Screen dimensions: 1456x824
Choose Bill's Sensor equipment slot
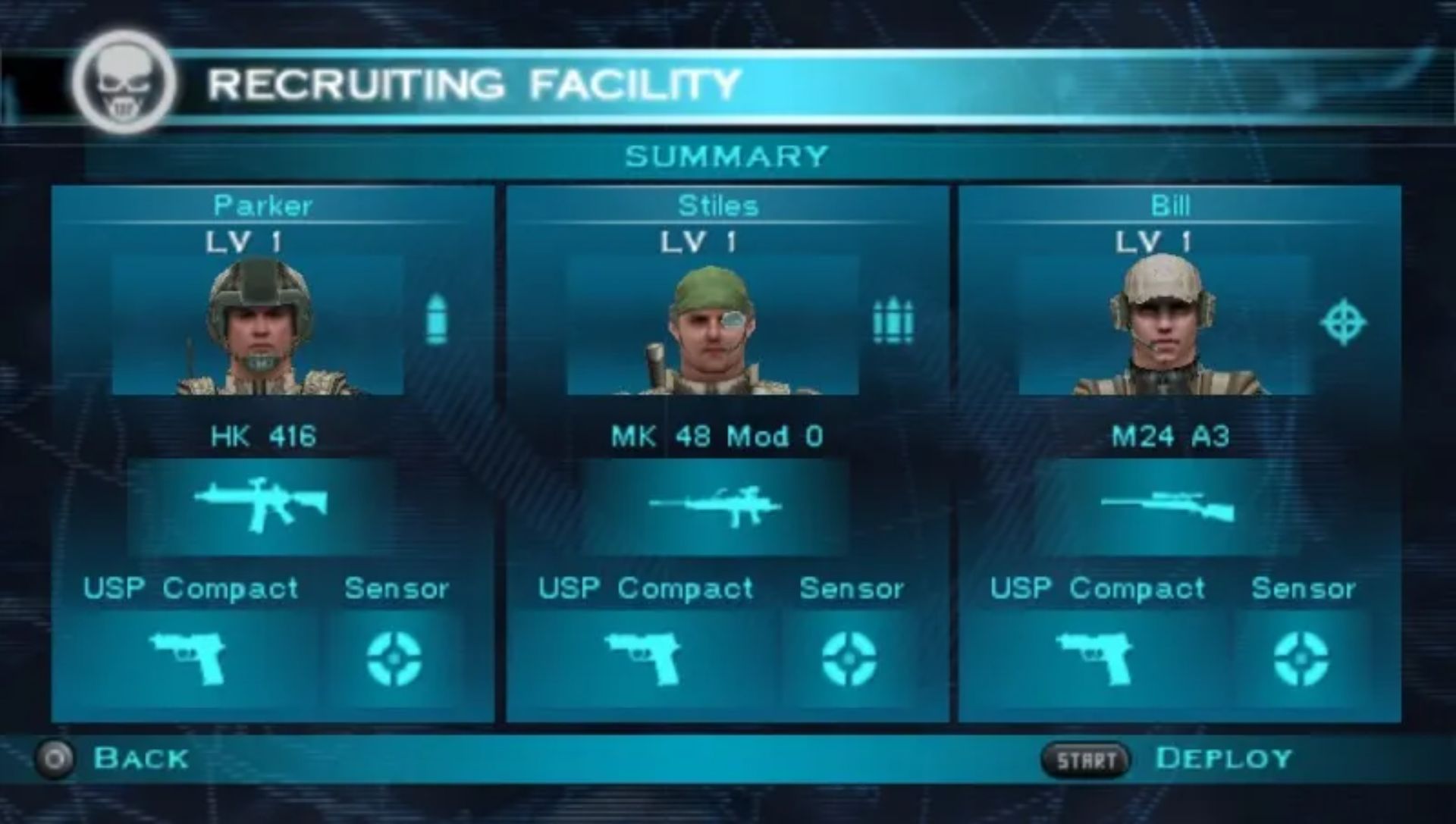1301,658
